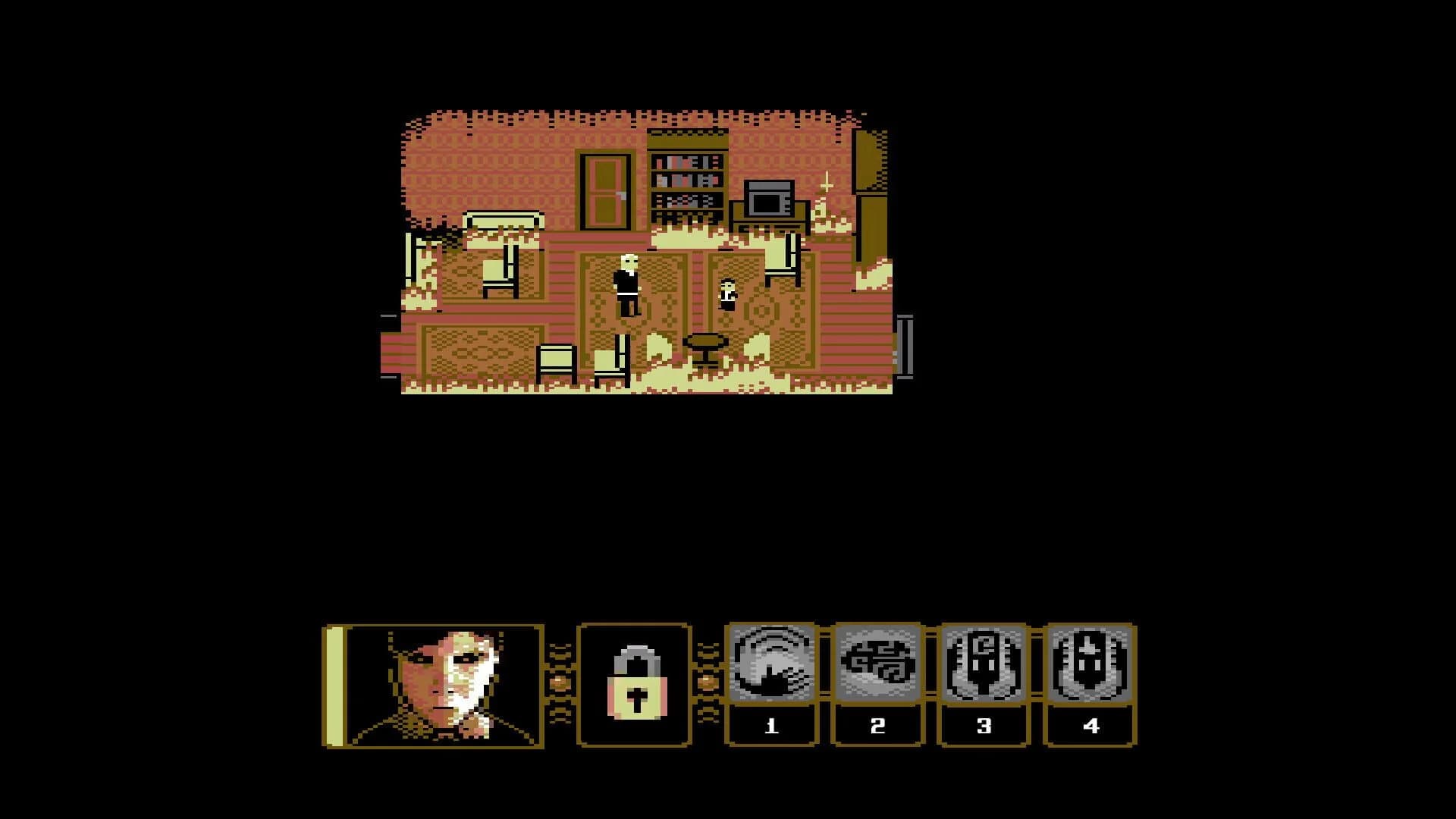Expand the character portrait panel
The image size is (1456, 819).
[444, 682]
